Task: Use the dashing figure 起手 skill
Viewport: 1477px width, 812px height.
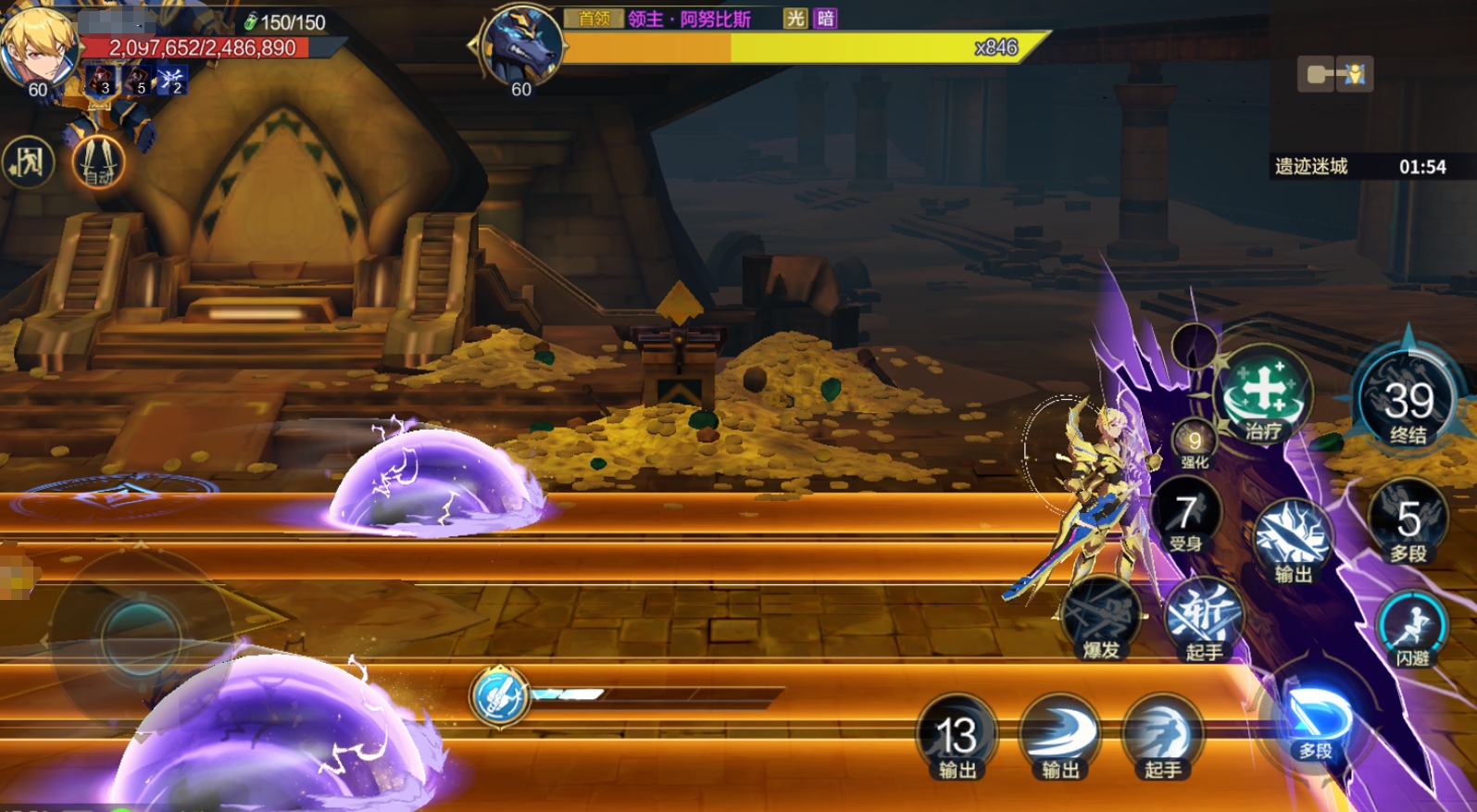Action: [1162, 738]
